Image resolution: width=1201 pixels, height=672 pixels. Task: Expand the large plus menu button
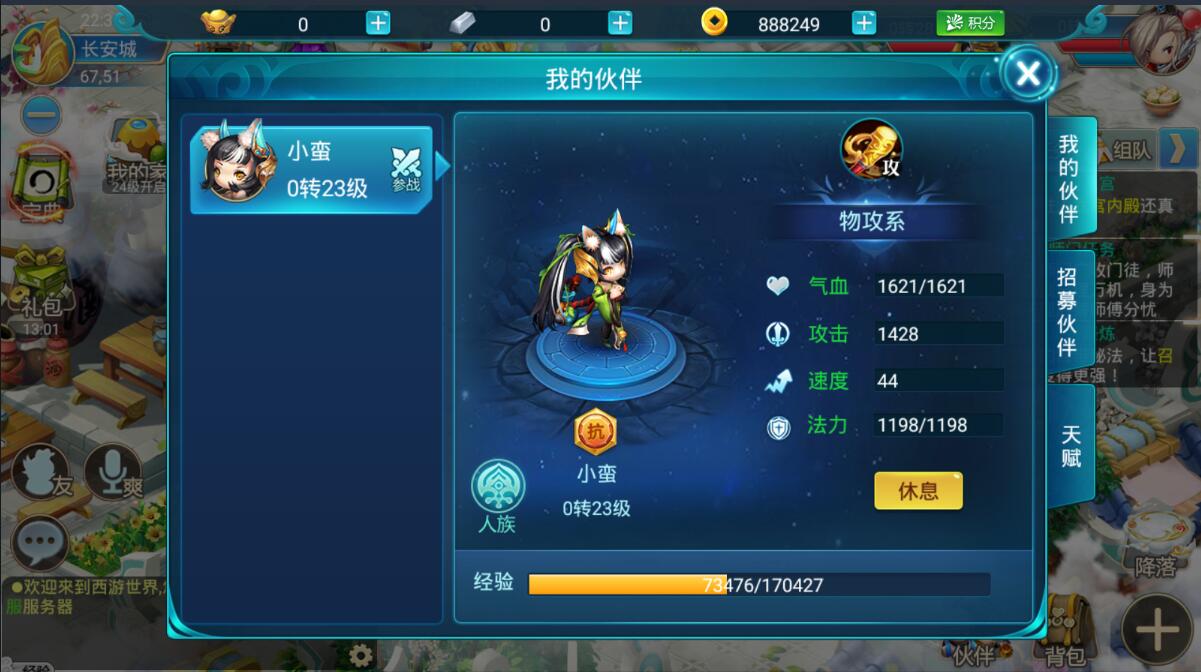coord(1157,630)
